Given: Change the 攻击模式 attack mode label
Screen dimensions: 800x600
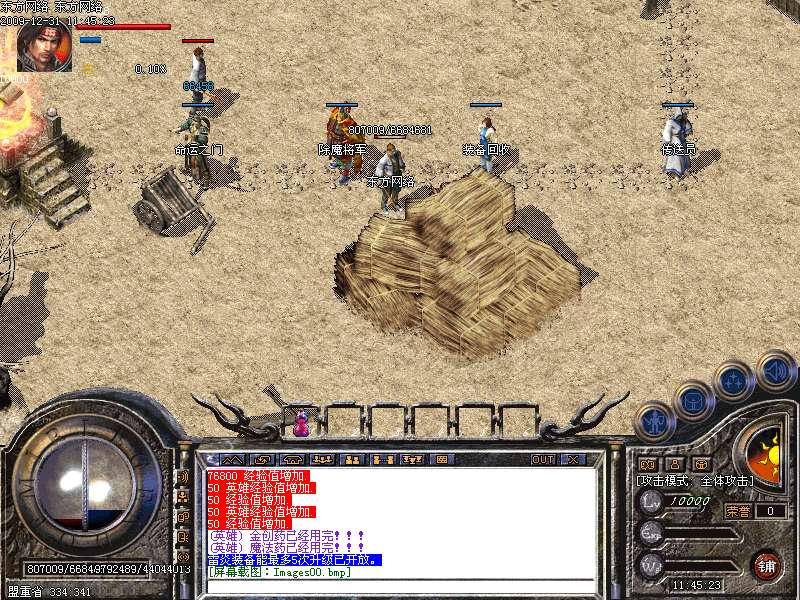Looking at the screenshot, I should tap(694, 481).
